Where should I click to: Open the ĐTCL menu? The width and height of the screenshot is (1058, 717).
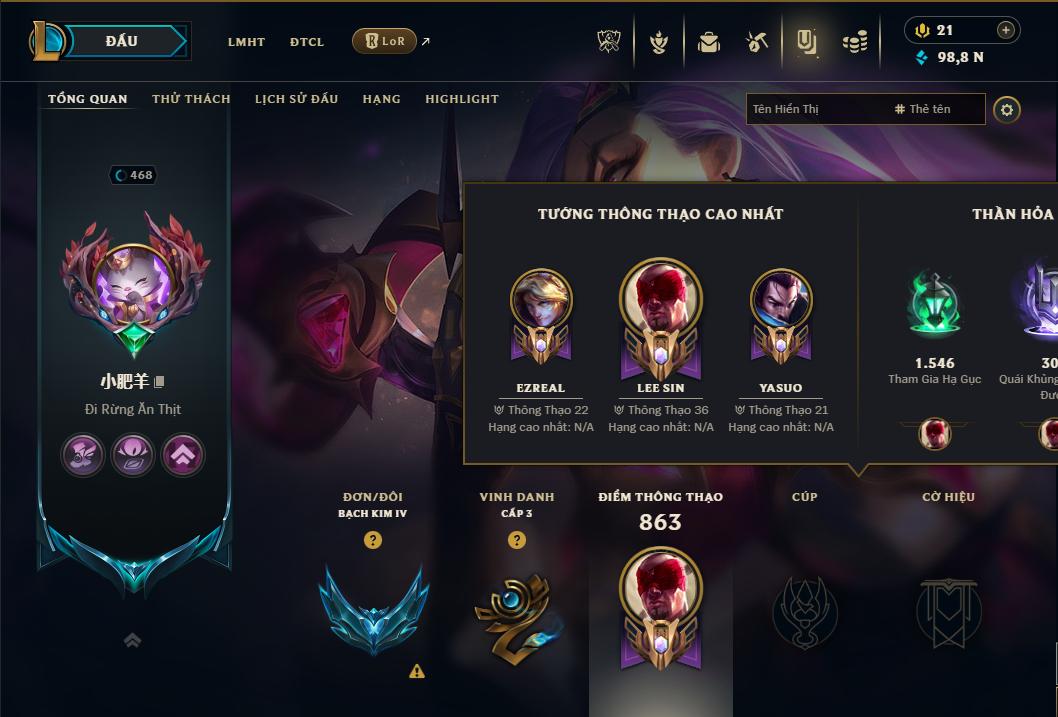coord(307,42)
